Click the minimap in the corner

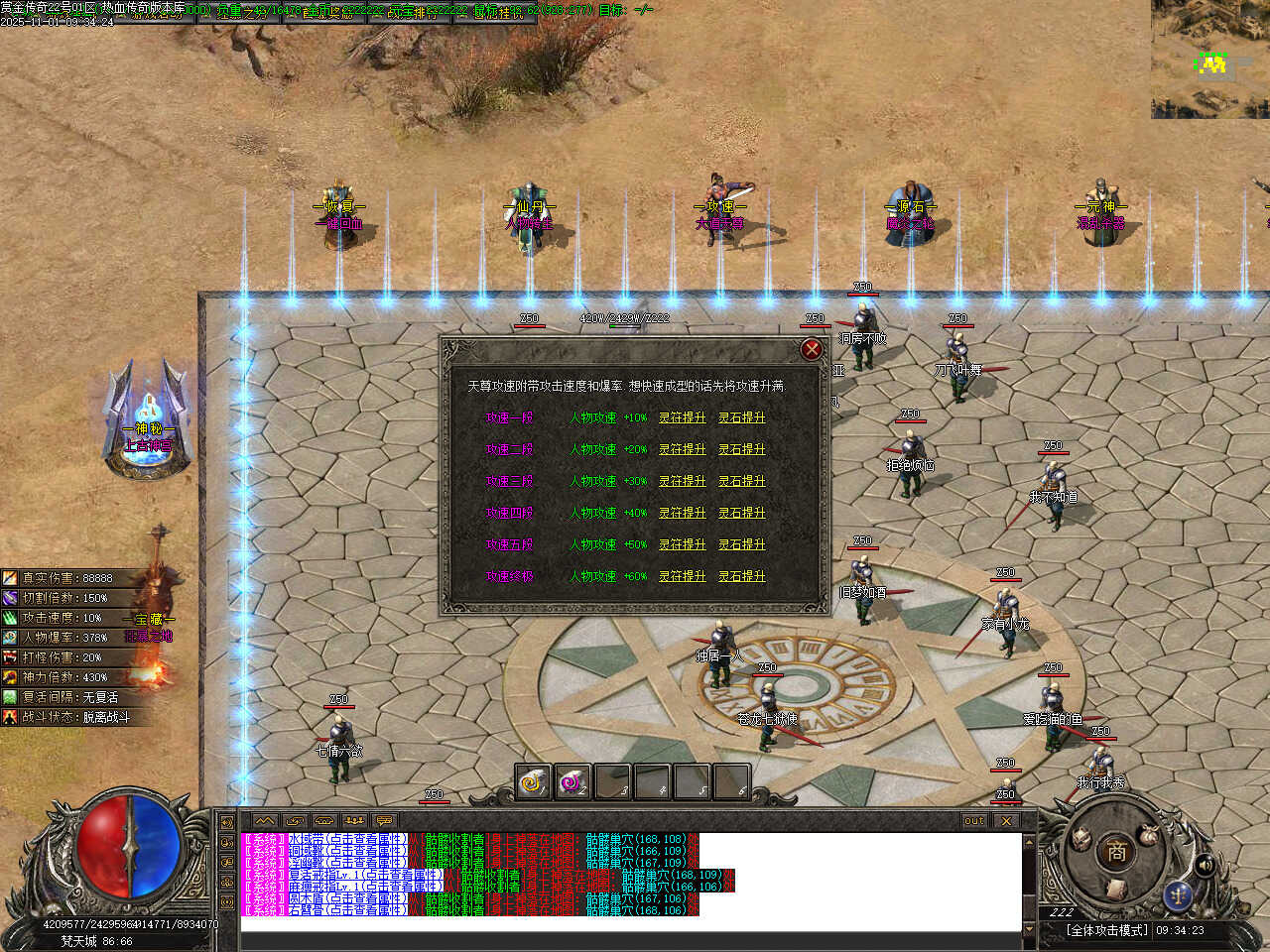click(x=1210, y=59)
